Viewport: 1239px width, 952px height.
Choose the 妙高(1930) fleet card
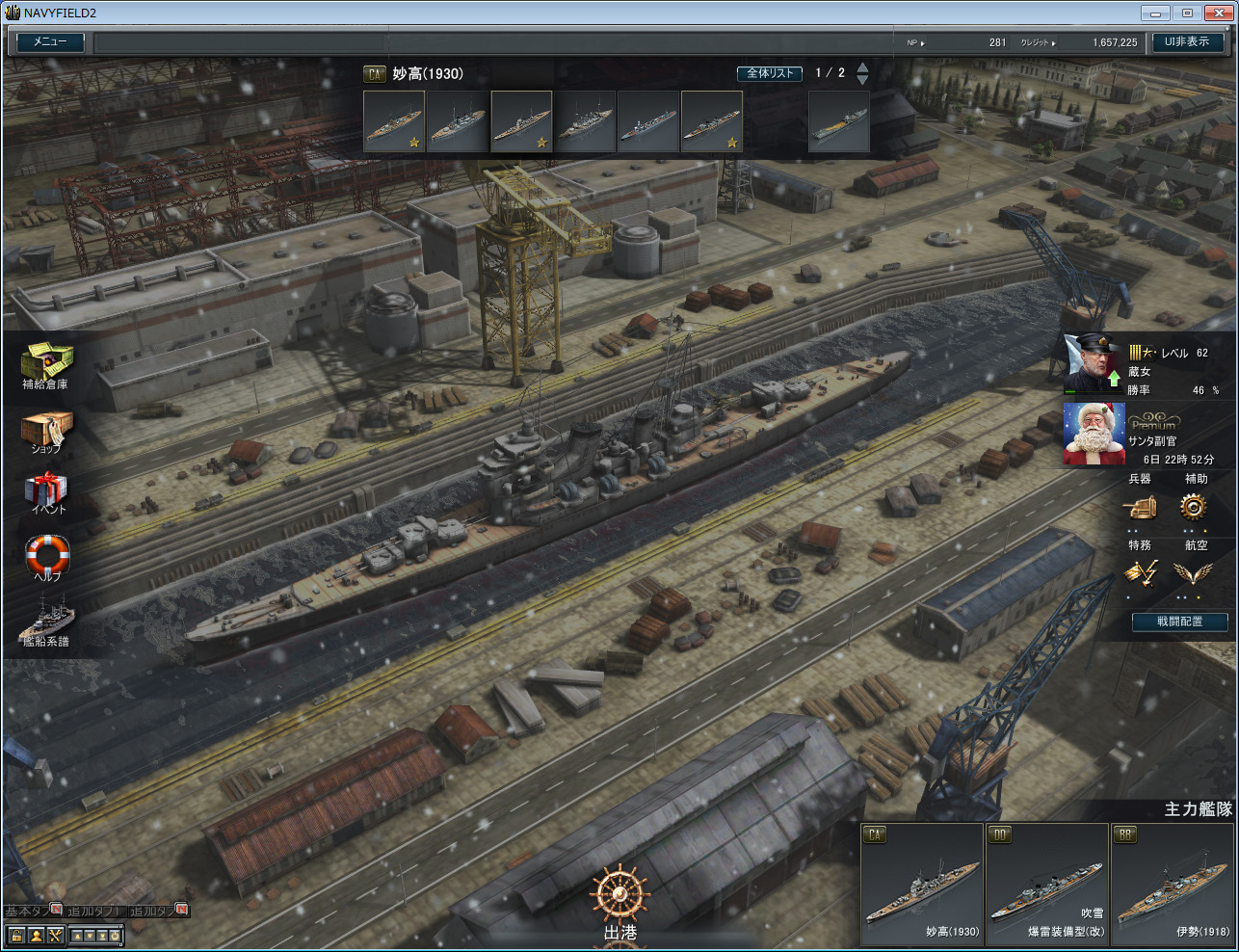pos(922,884)
